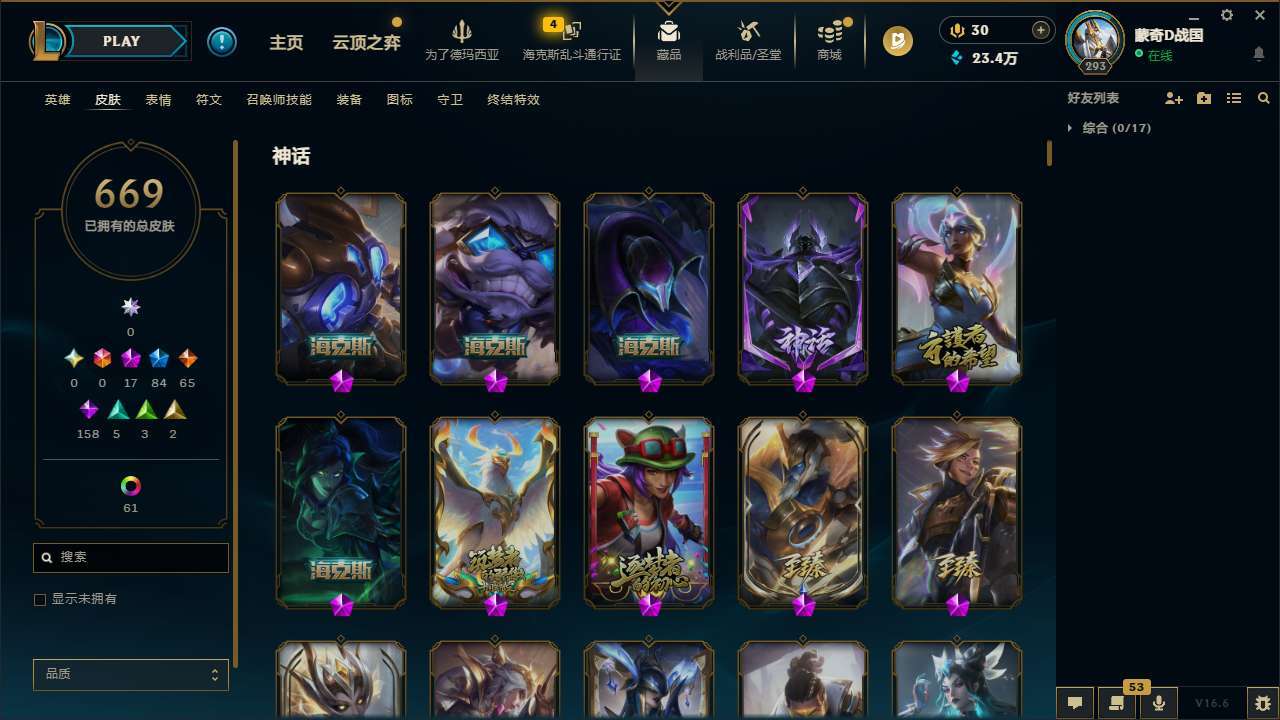Click inside the 搜索 search field
The width and height of the screenshot is (1280, 720).
tap(130, 557)
